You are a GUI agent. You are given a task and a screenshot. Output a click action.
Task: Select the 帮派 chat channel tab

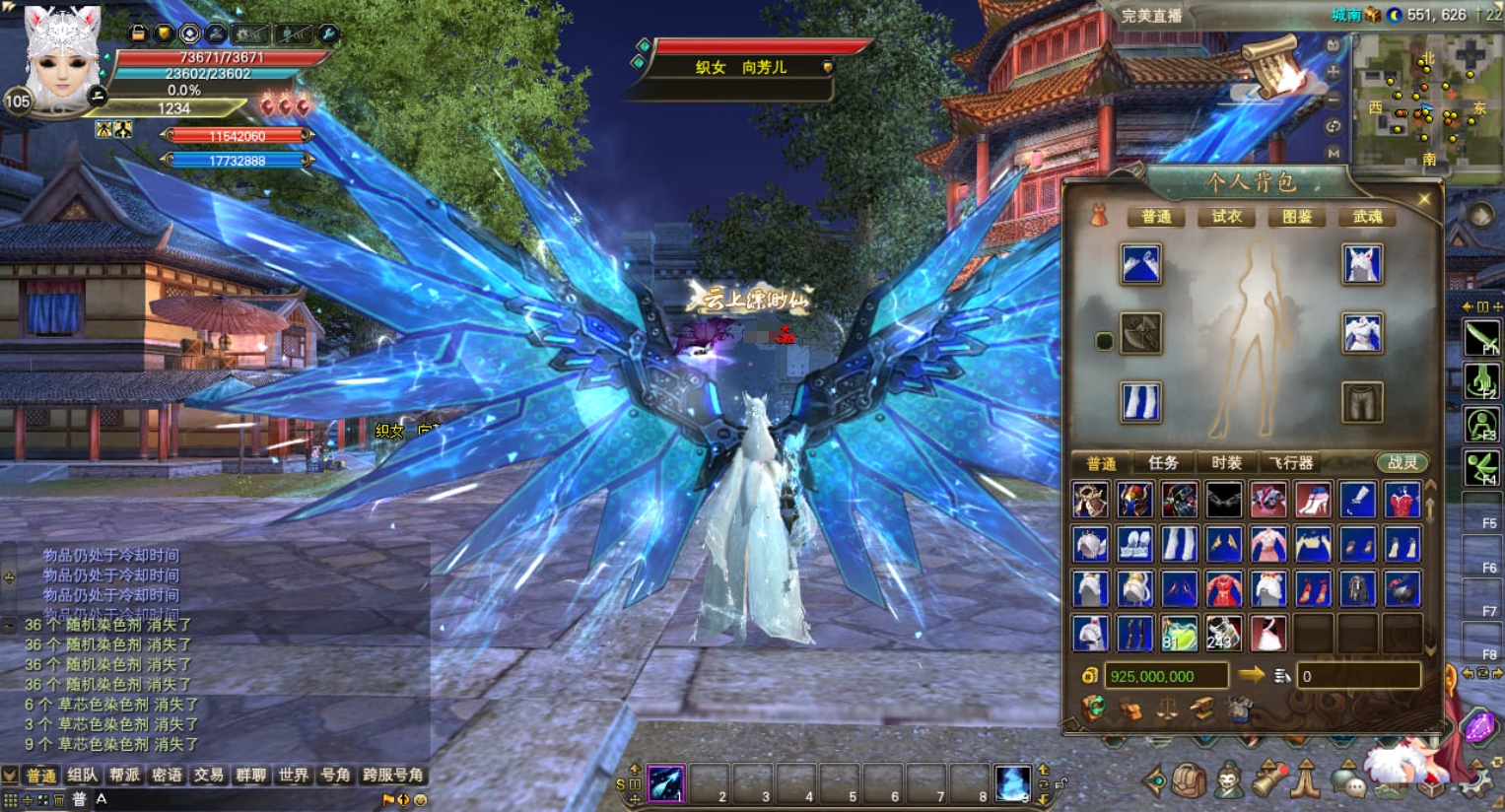[124, 776]
